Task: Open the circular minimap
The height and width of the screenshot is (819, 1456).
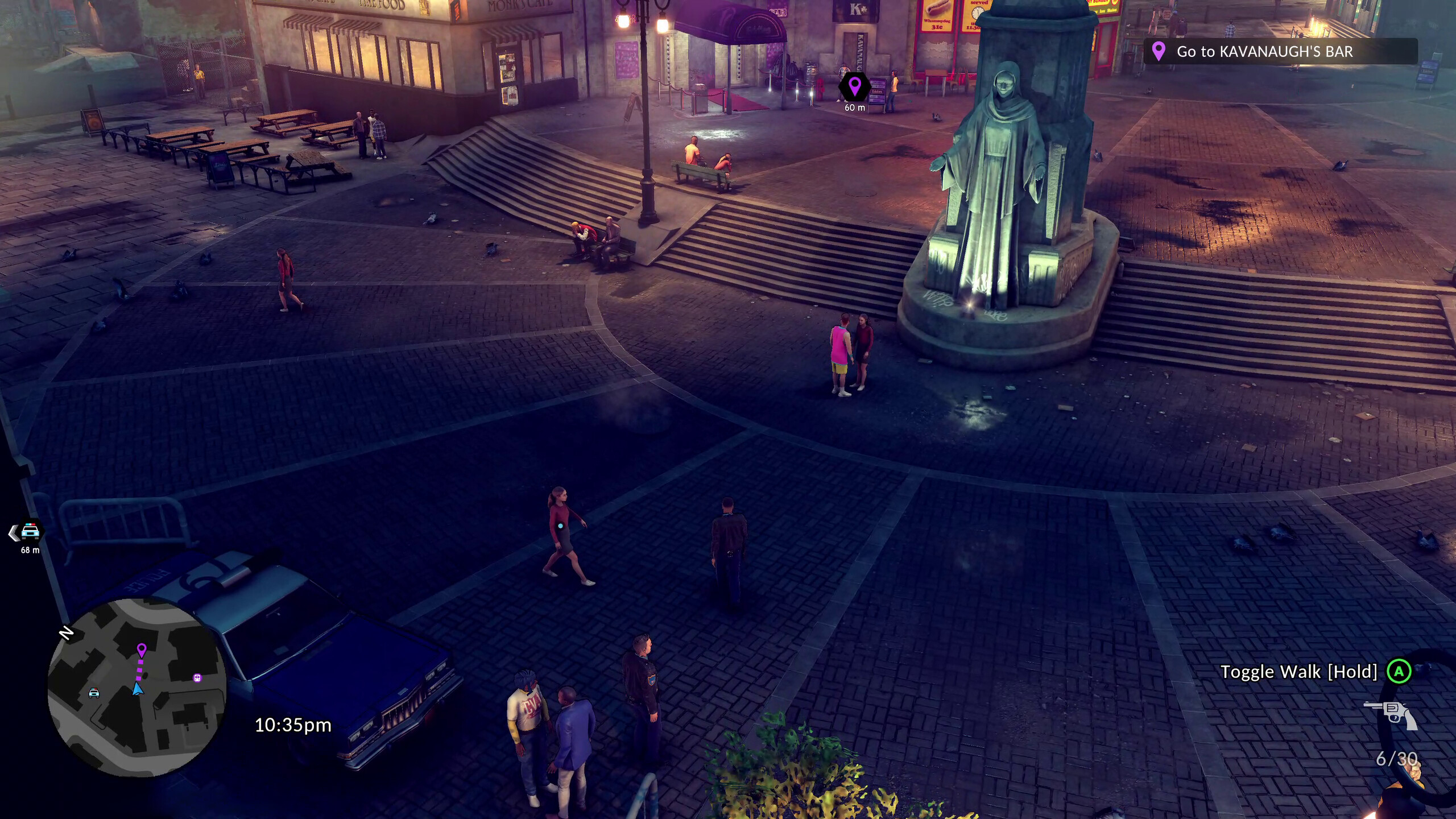Action: (136, 687)
